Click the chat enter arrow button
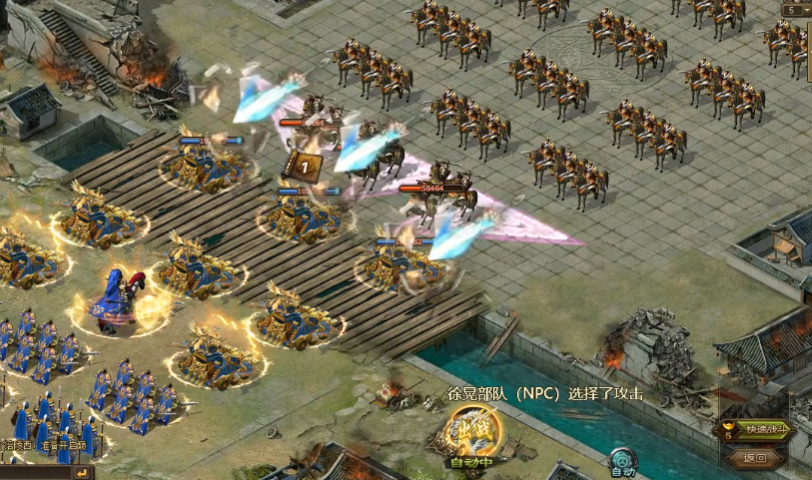 pyautogui.click(x=81, y=472)
